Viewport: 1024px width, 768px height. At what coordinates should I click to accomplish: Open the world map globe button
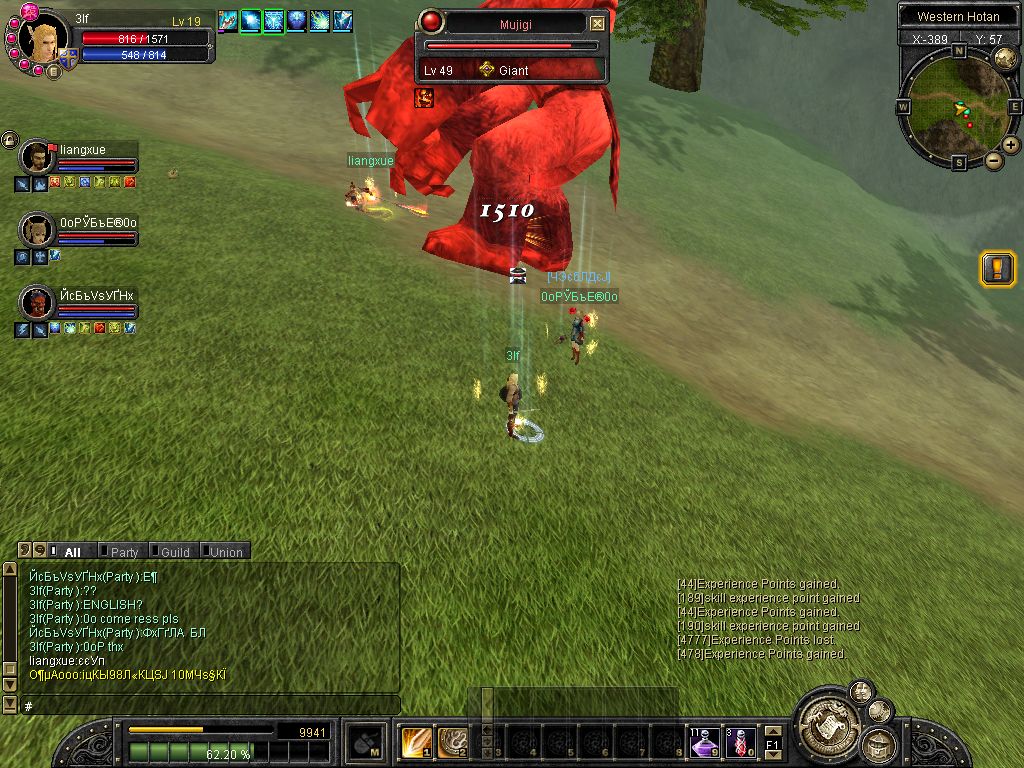coord(1004,60)
